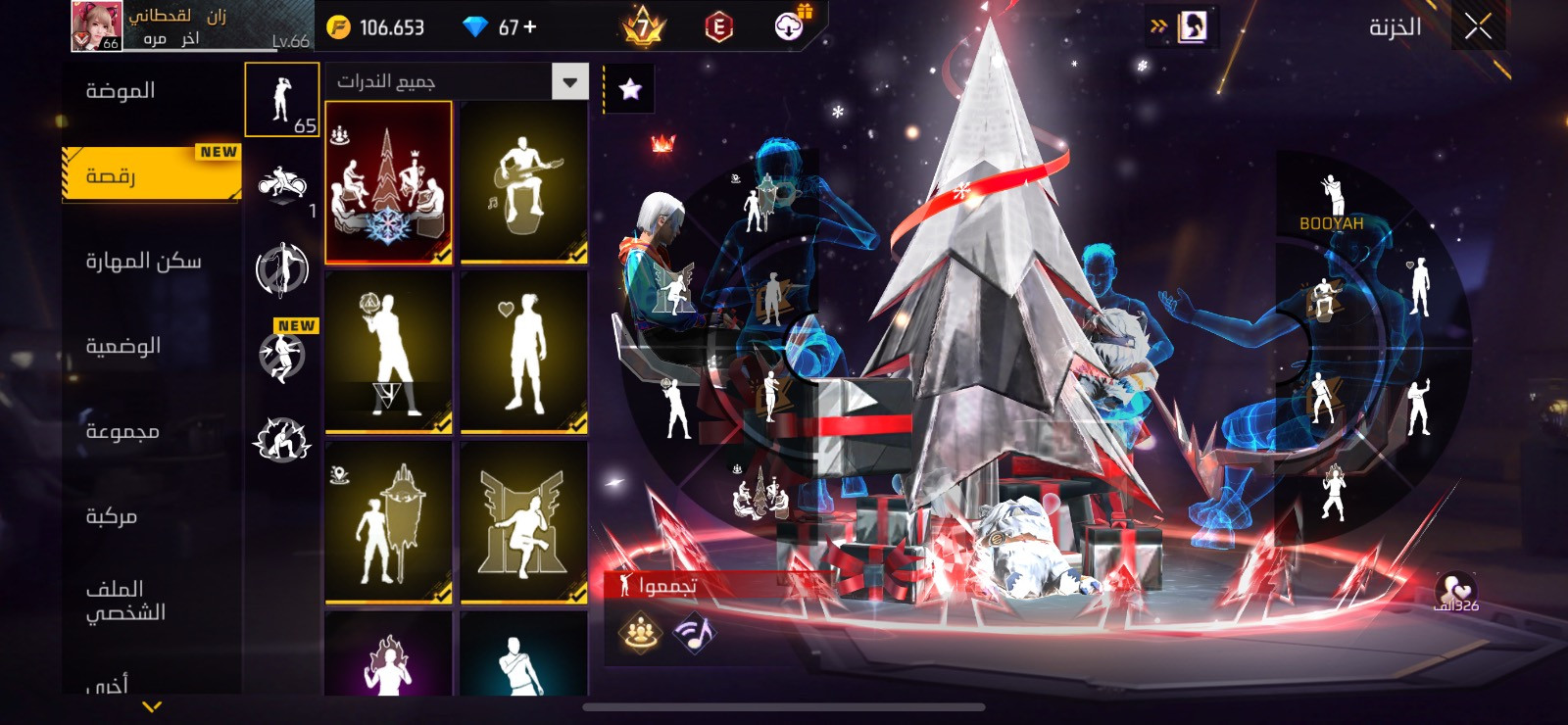The image size is (1568, 725).
Task: Select the flag banner emote
Action: pos(388,521)
